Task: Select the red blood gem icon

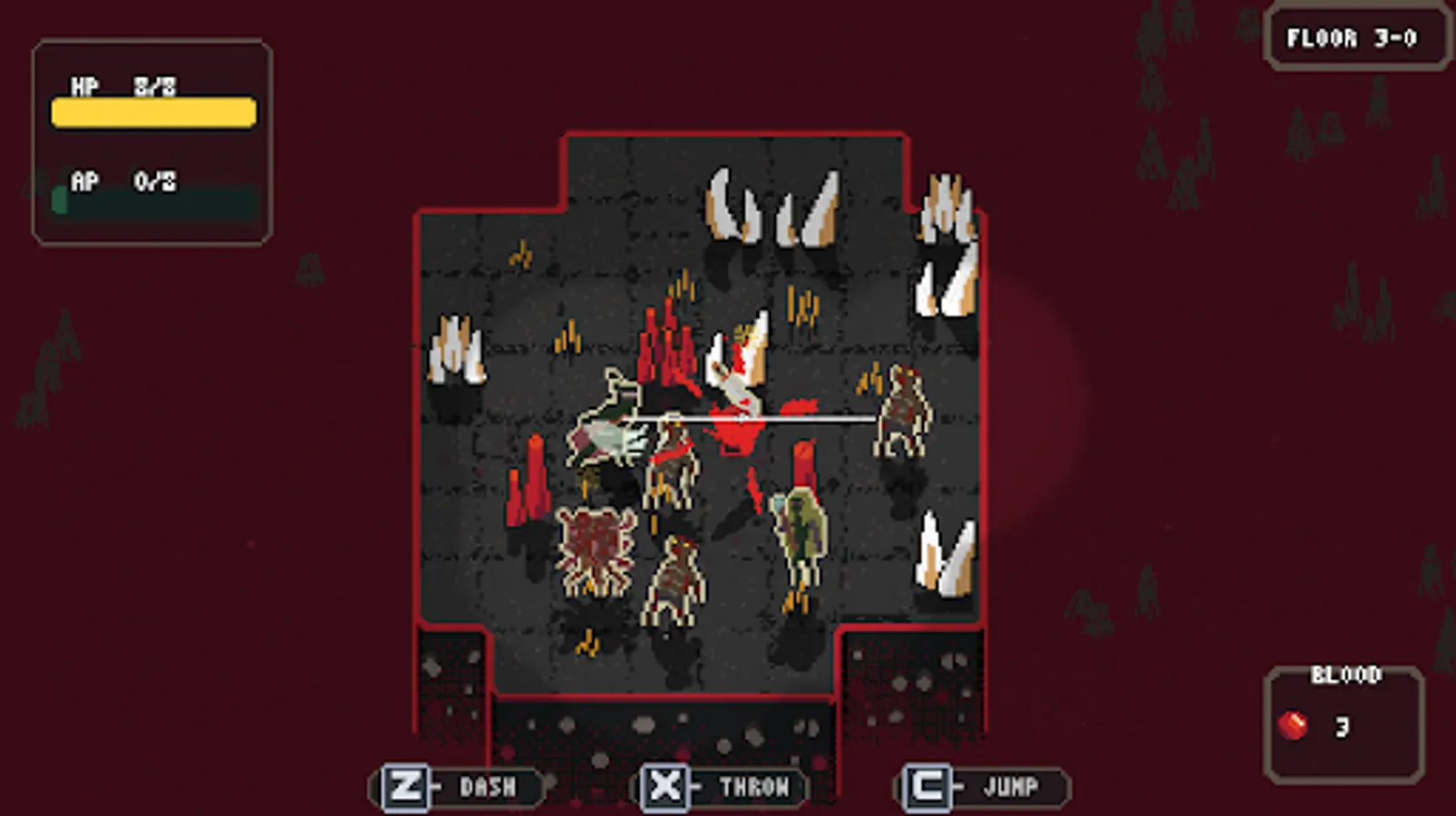Action: pos(1291,725)
